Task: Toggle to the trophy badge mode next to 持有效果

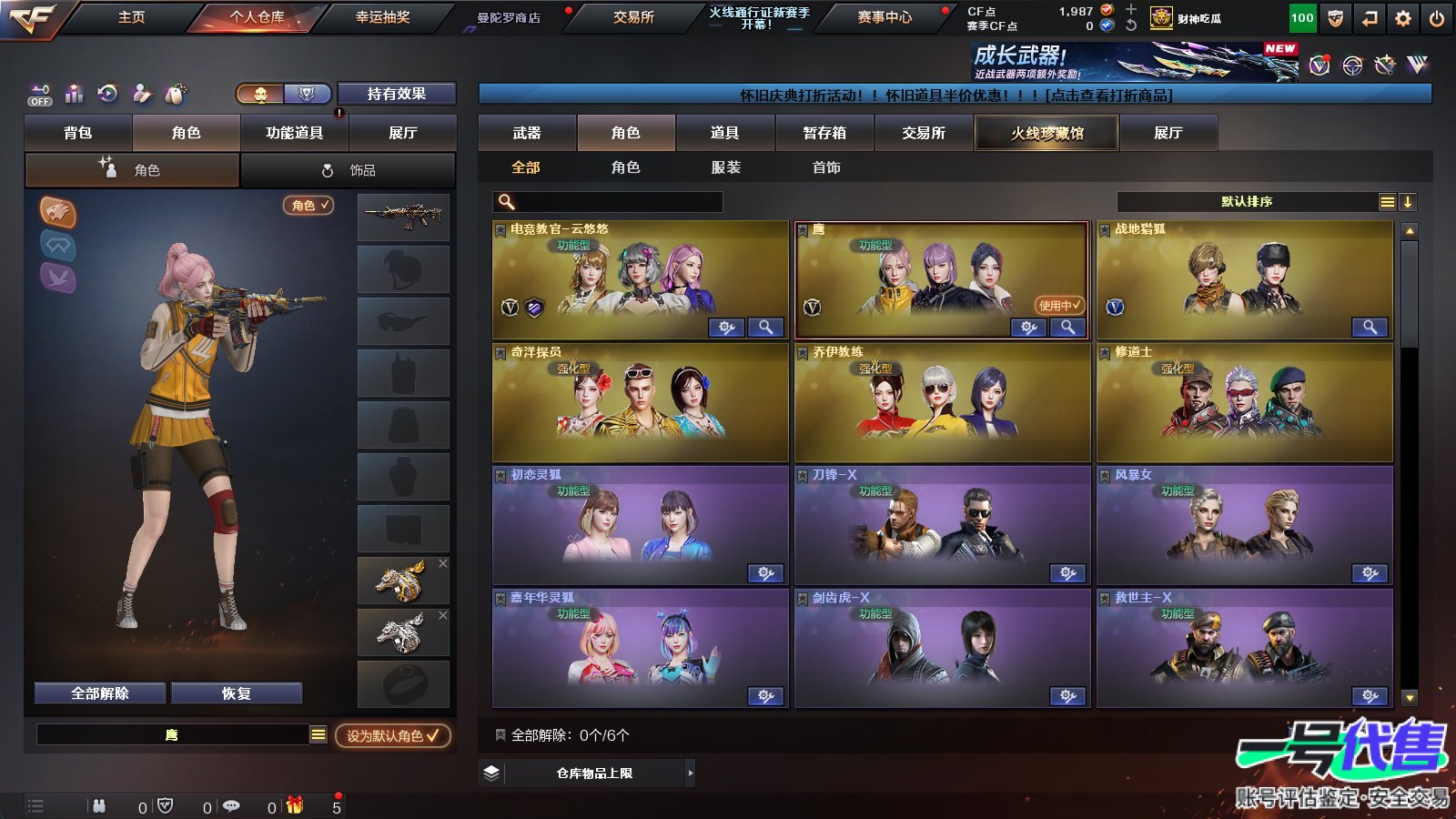Action: coord(307,94)
